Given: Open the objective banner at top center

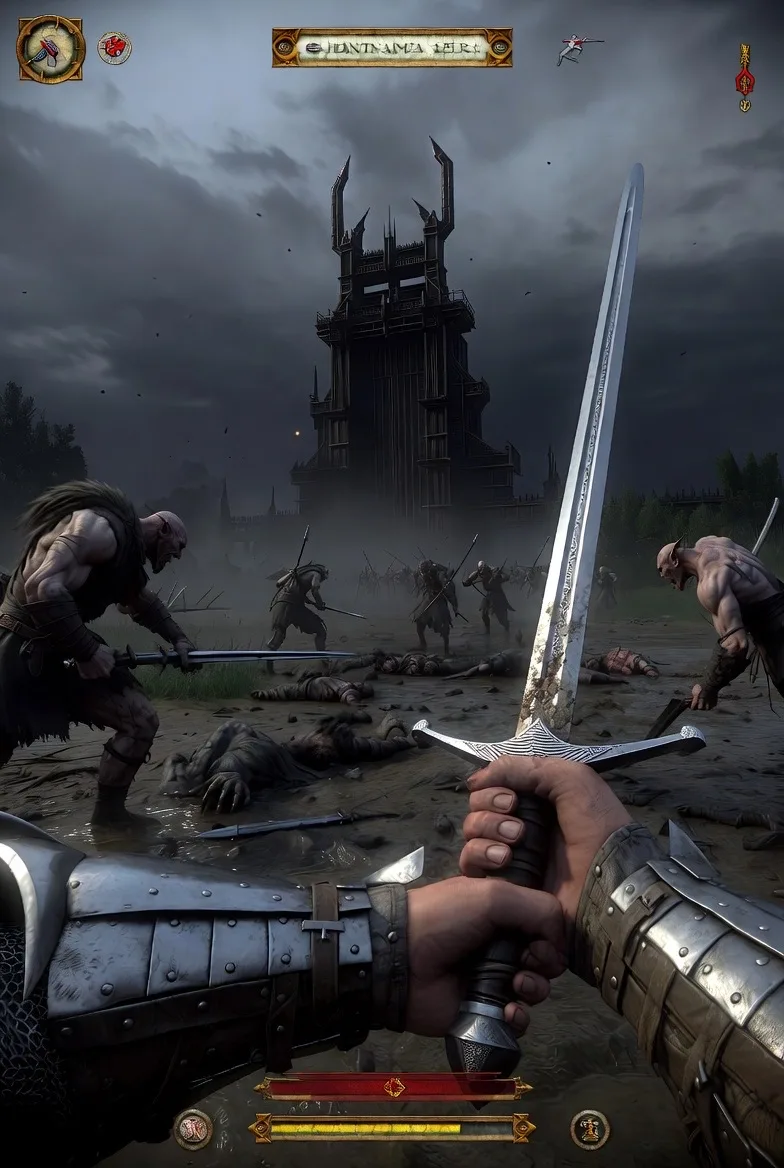Looking at the screenshot, I should [x=392, y=47].
